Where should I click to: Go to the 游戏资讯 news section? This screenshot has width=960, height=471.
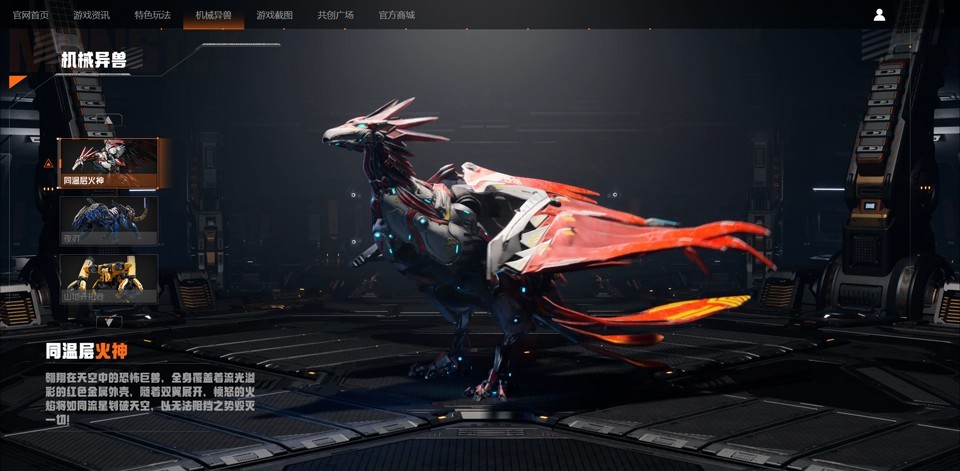click(92, 15)
